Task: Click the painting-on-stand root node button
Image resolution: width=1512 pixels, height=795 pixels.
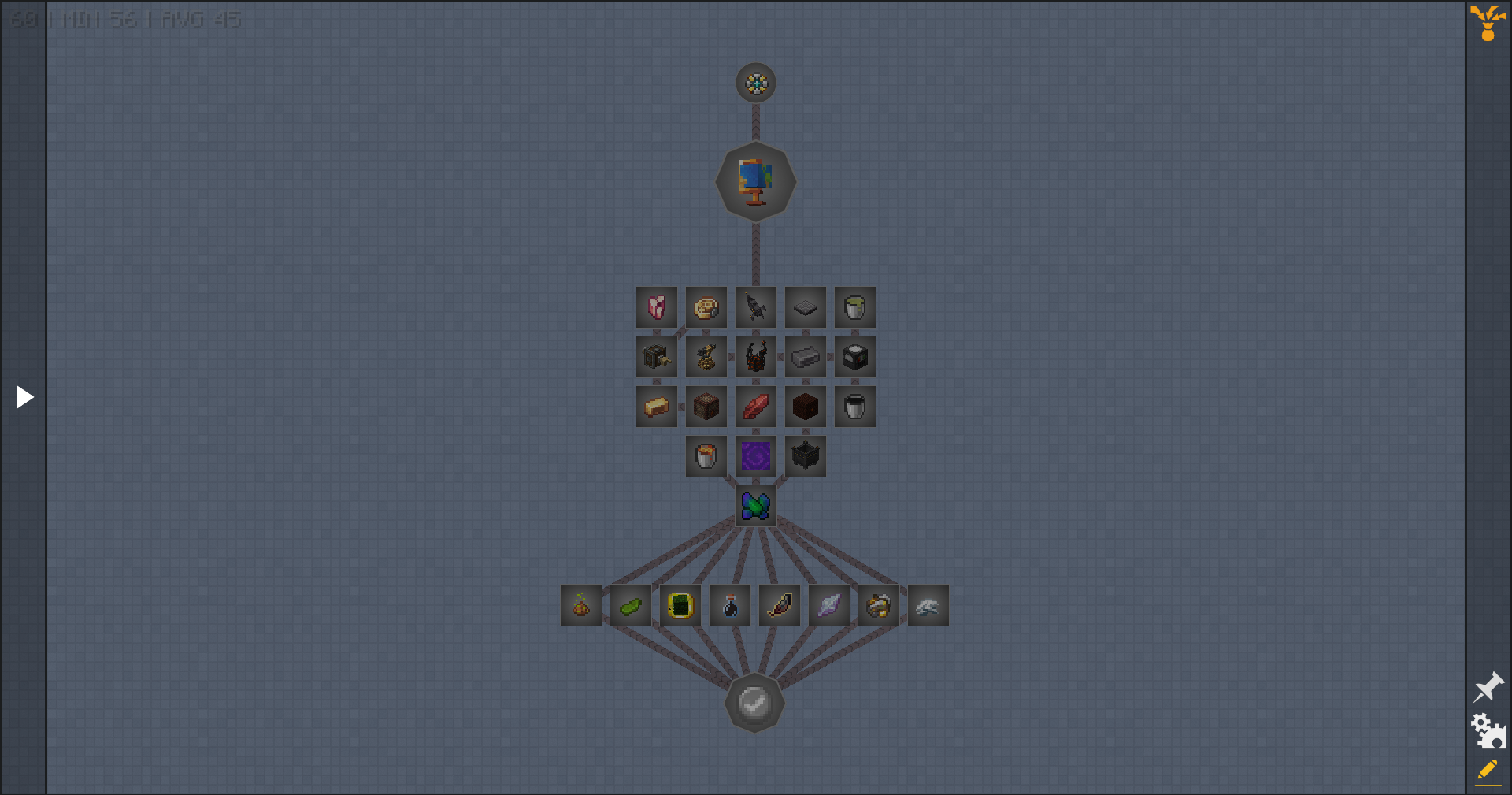Action: point(754,181)
